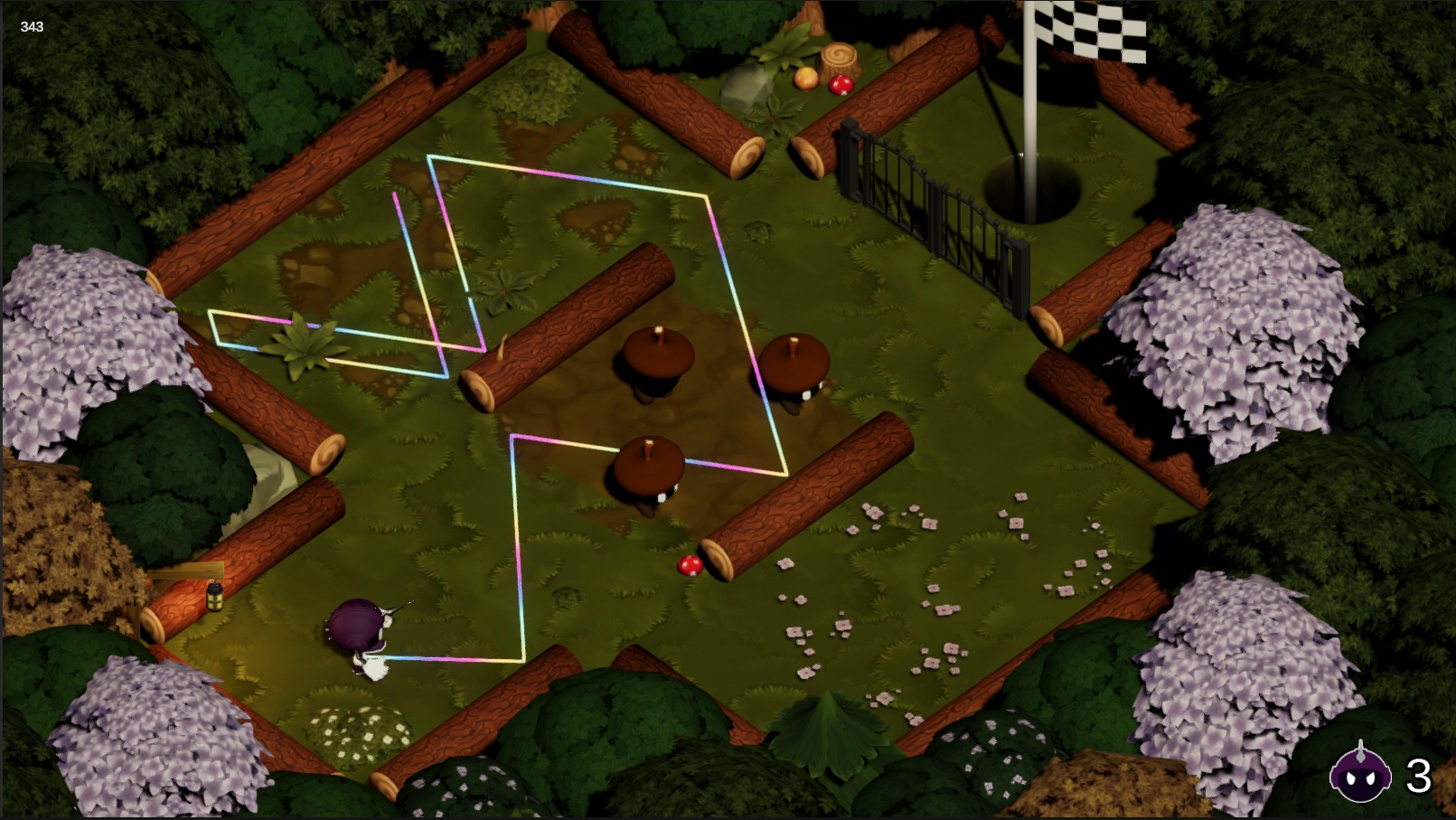Click the purple player character
The width and height of the screenshot is (1456, 820).
pyautogui.click(x=355, y=628)
